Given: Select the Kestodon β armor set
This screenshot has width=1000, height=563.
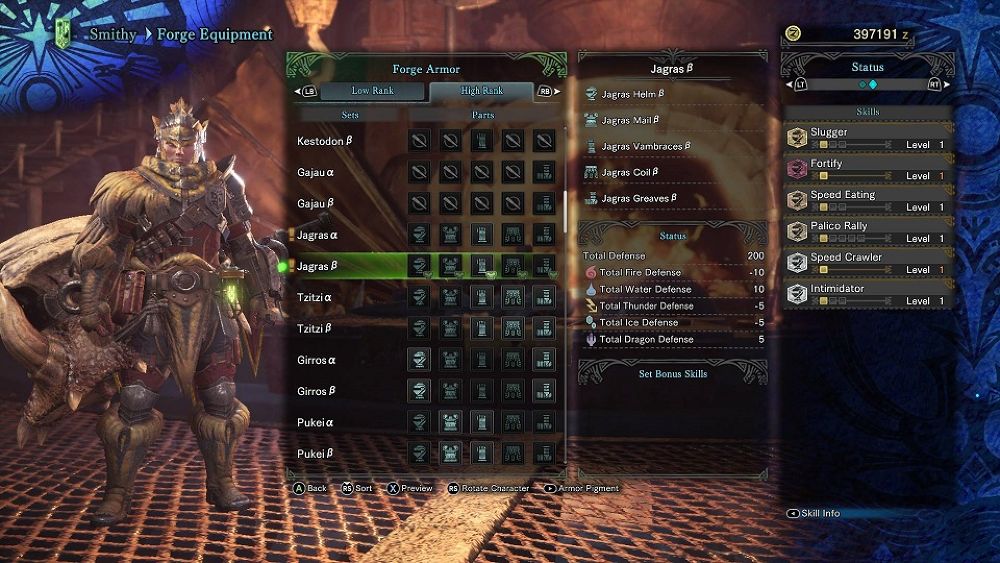Looking at the screenshot, I should pyautogui.click(x=325, y=142).
